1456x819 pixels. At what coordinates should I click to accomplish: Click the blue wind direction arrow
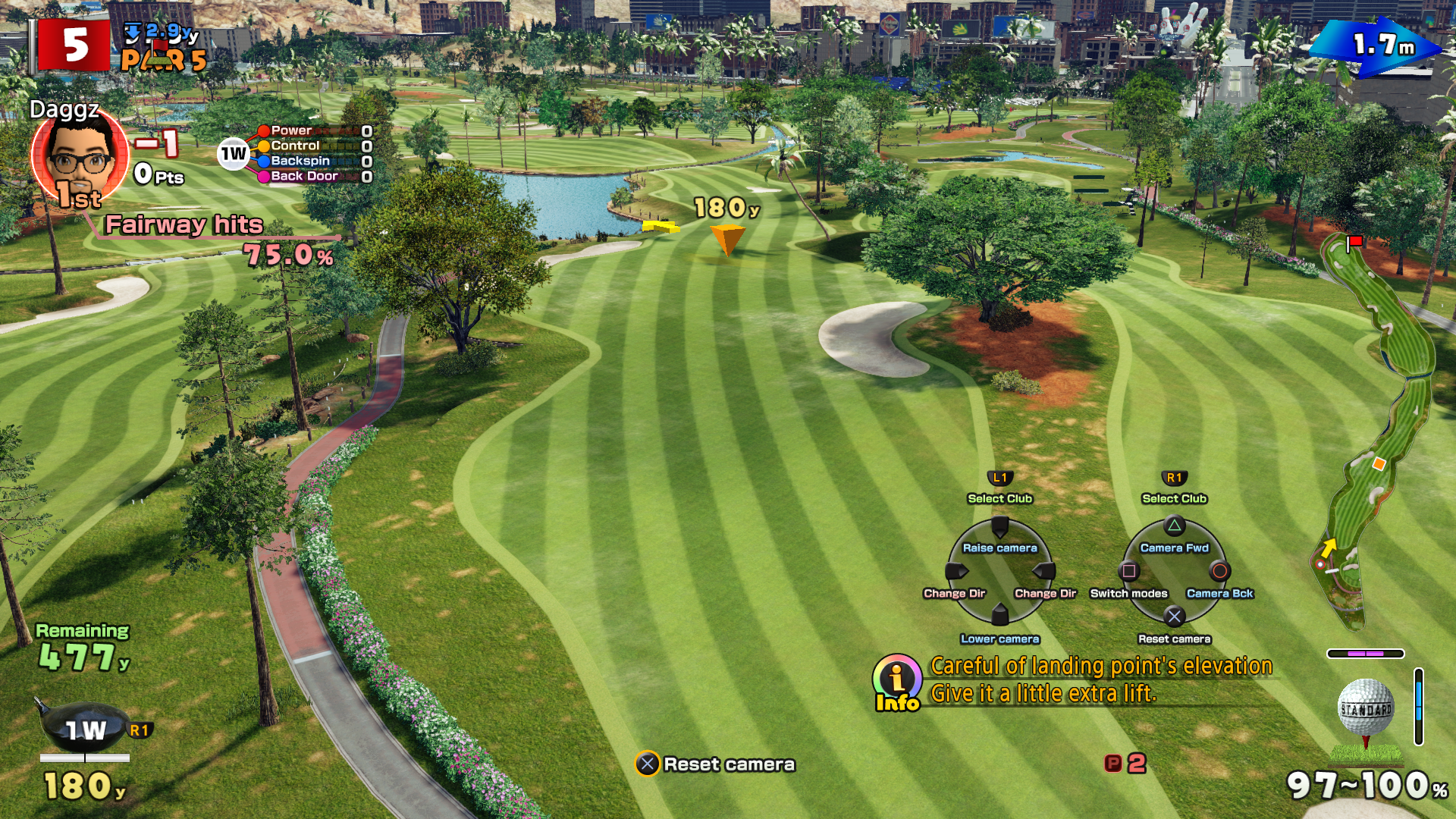click(x=1376, y=47)
